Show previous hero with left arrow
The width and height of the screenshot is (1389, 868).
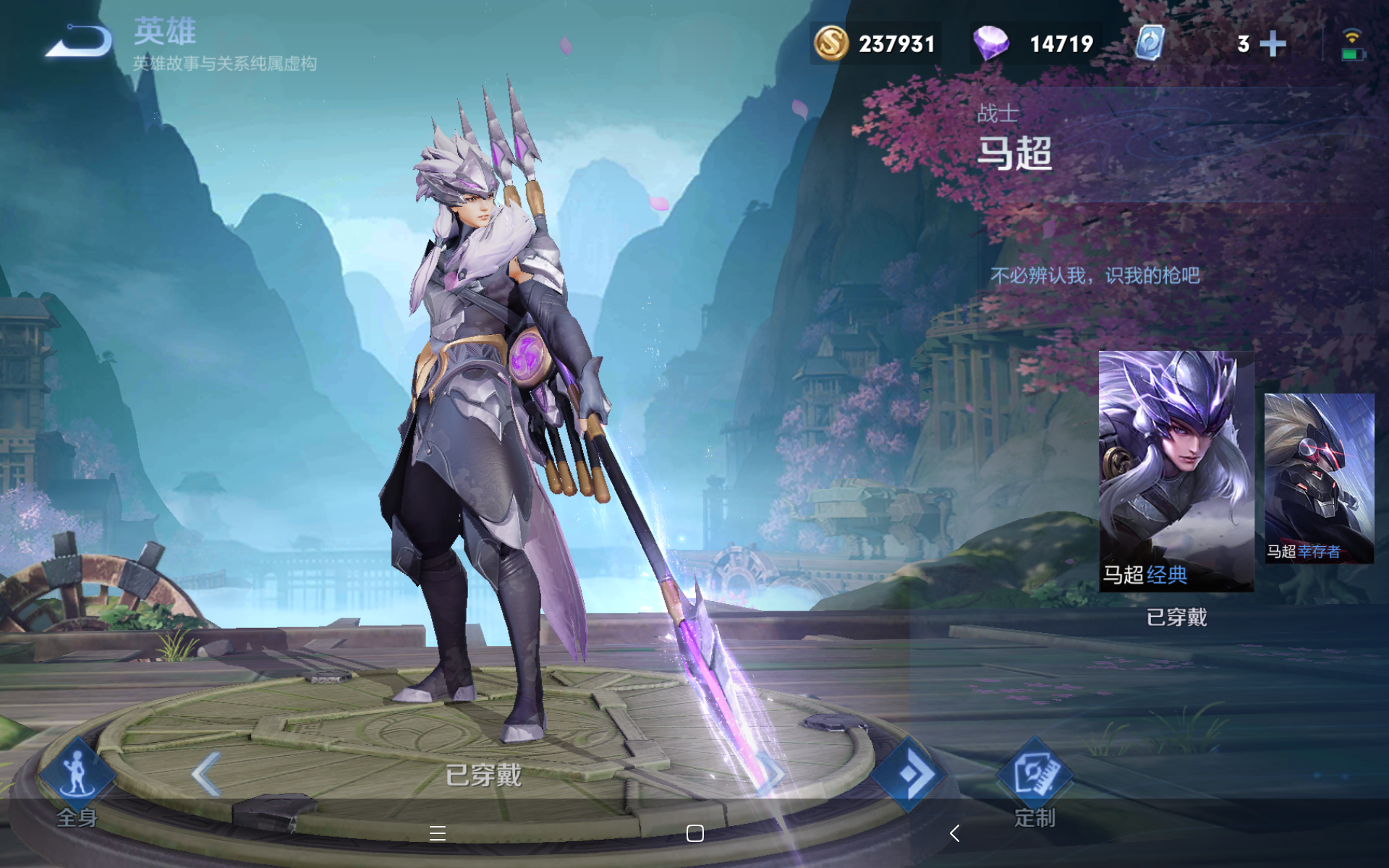pos(205,774)
